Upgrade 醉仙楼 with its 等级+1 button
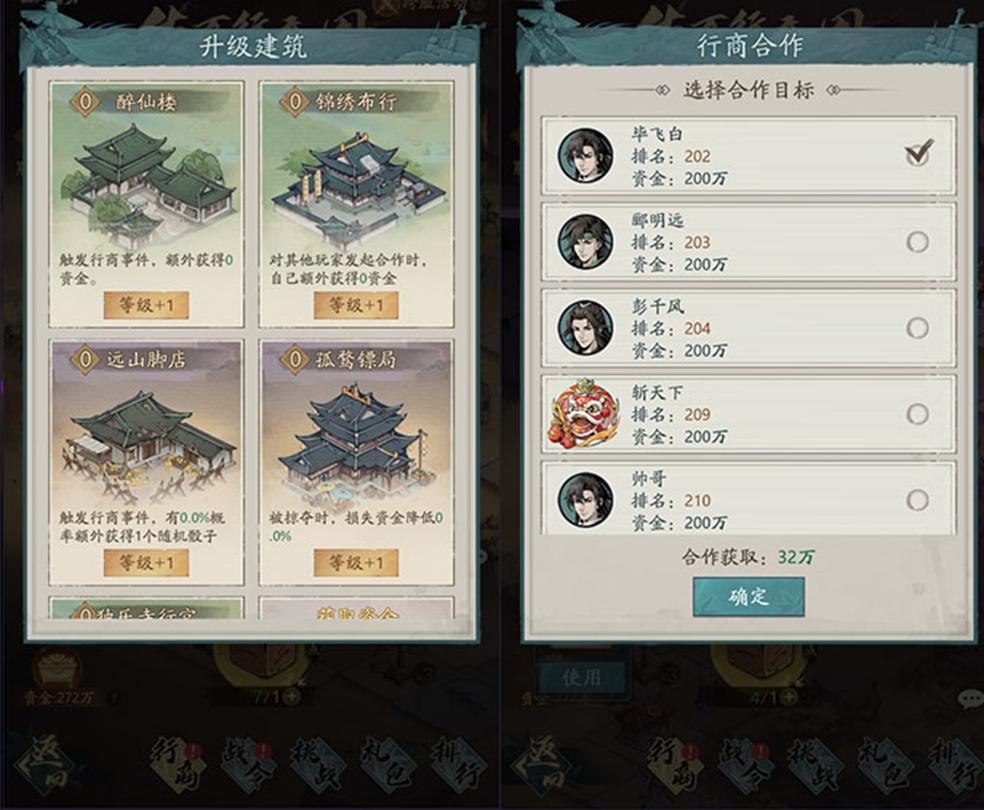Viewport: 984px width, 810px height. (146, 305)
